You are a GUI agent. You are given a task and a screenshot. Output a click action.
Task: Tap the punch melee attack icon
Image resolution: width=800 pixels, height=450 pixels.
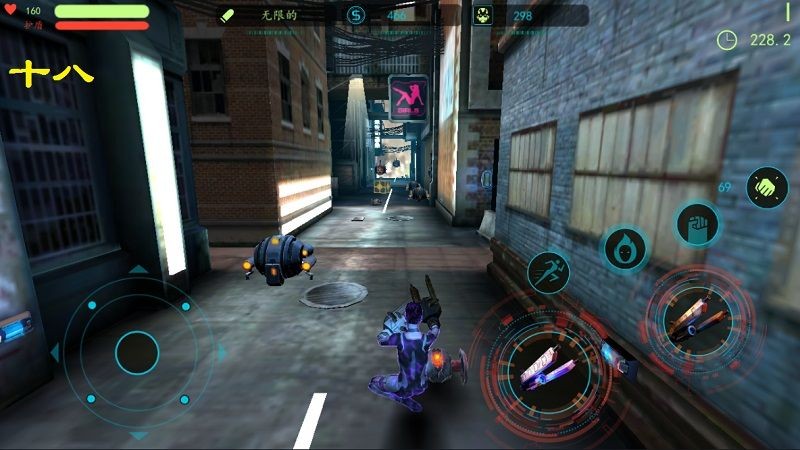pos(766,187)
